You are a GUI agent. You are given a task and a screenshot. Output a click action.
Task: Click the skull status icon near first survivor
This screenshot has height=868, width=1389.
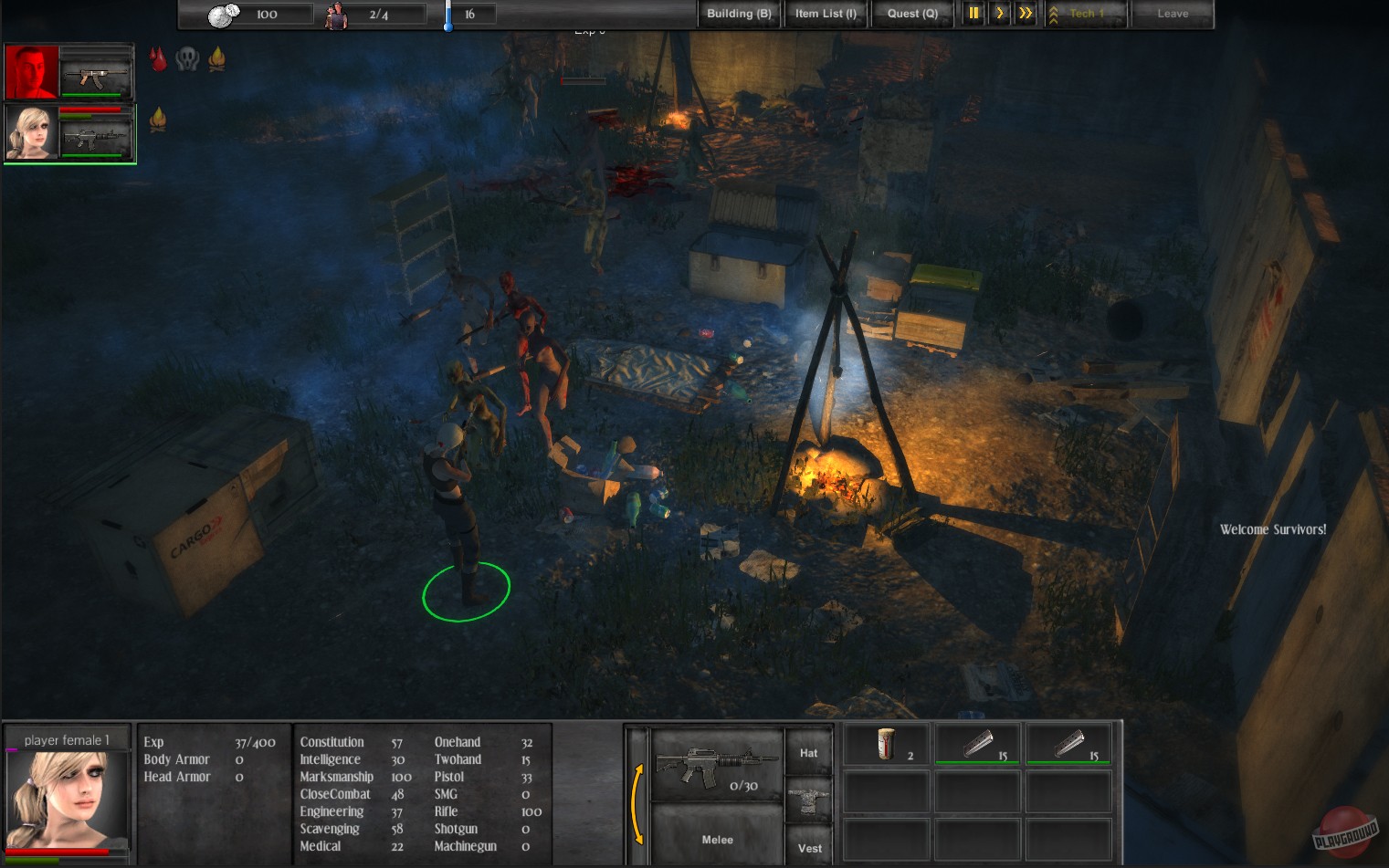[188, 58]
